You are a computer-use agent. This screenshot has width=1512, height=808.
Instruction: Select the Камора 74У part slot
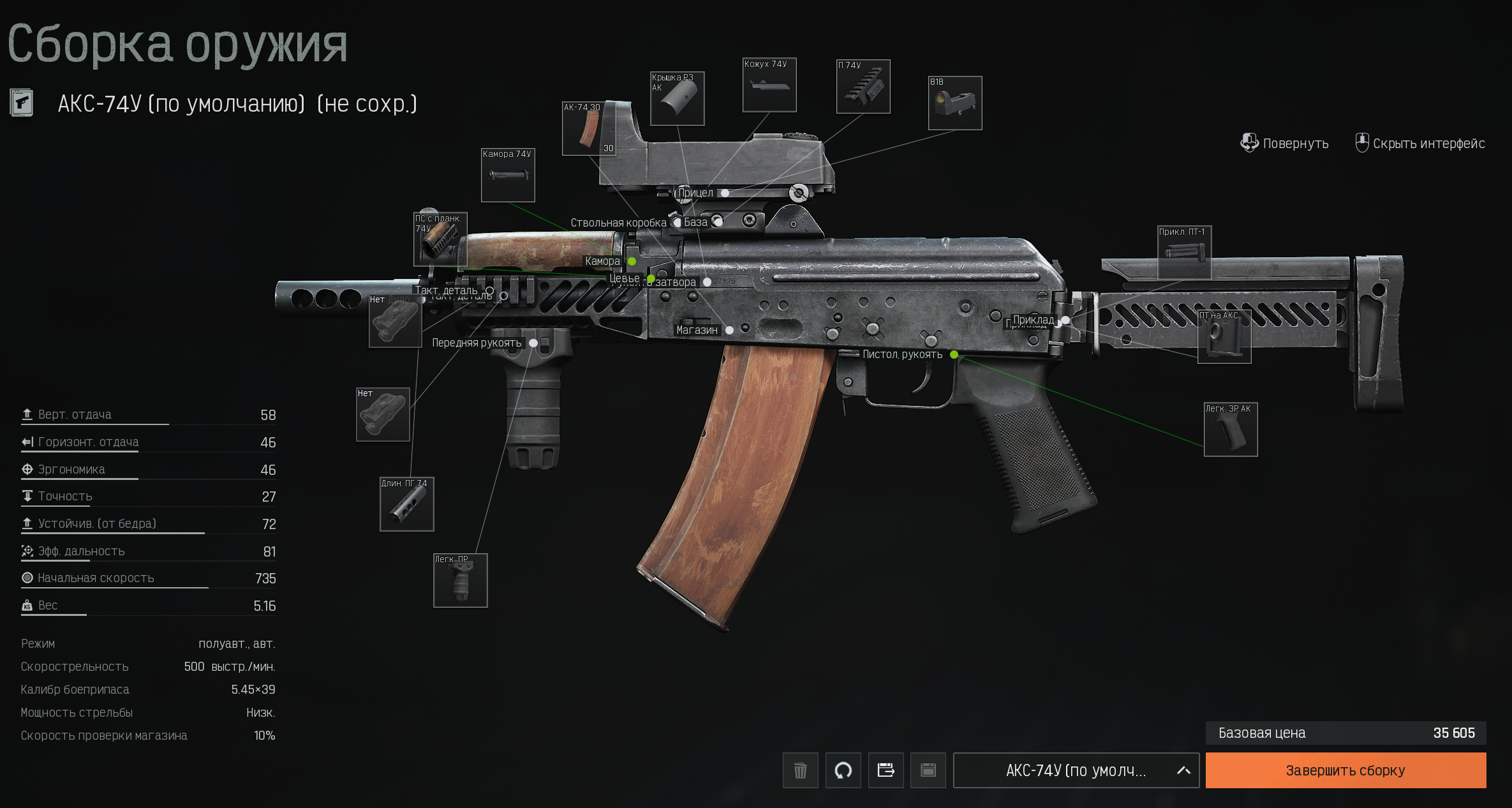coord(508,176)
